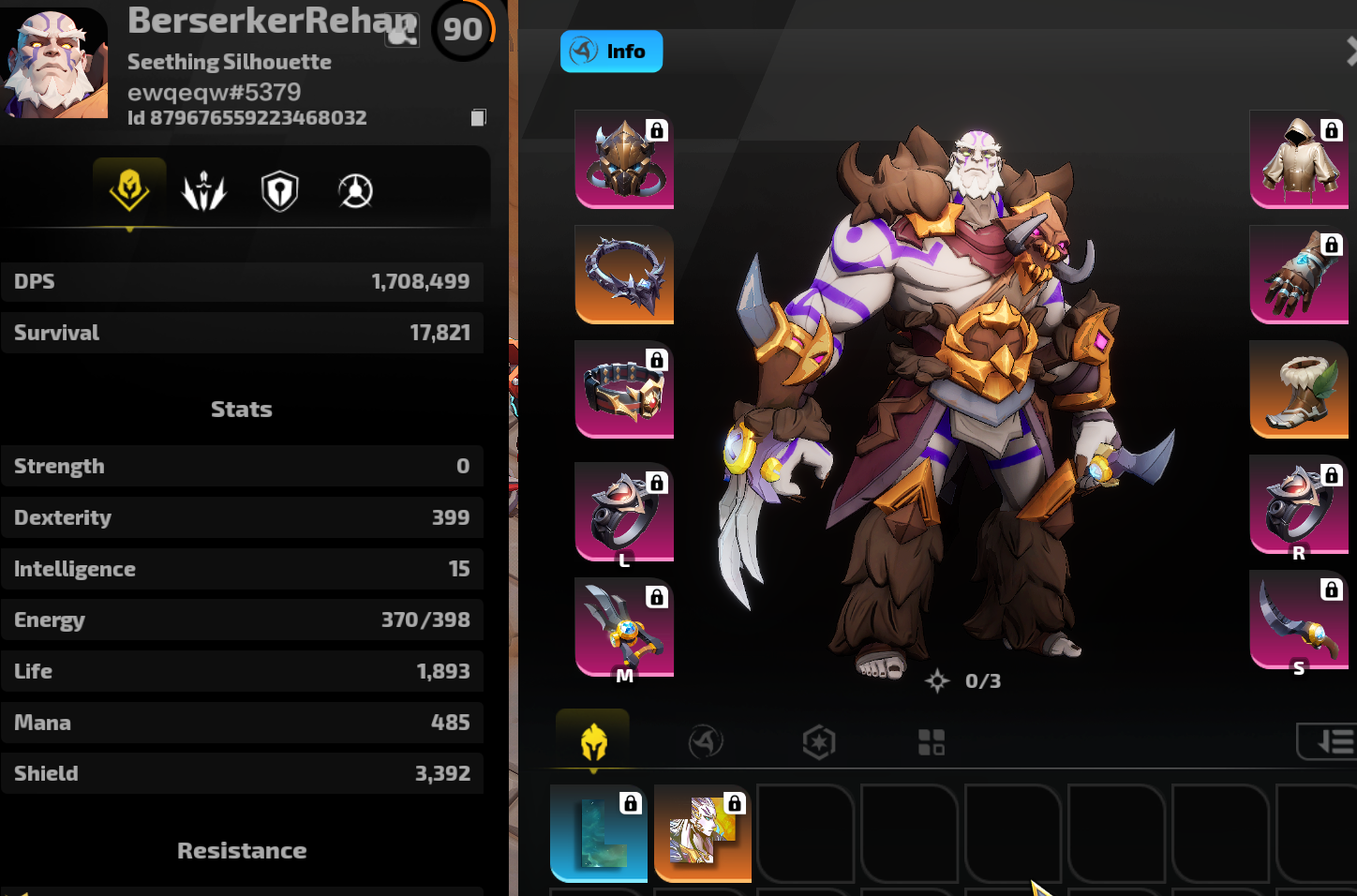Screen dimensions: 1357x896
Task: Click the blue Info button
Action: (611, 52)
